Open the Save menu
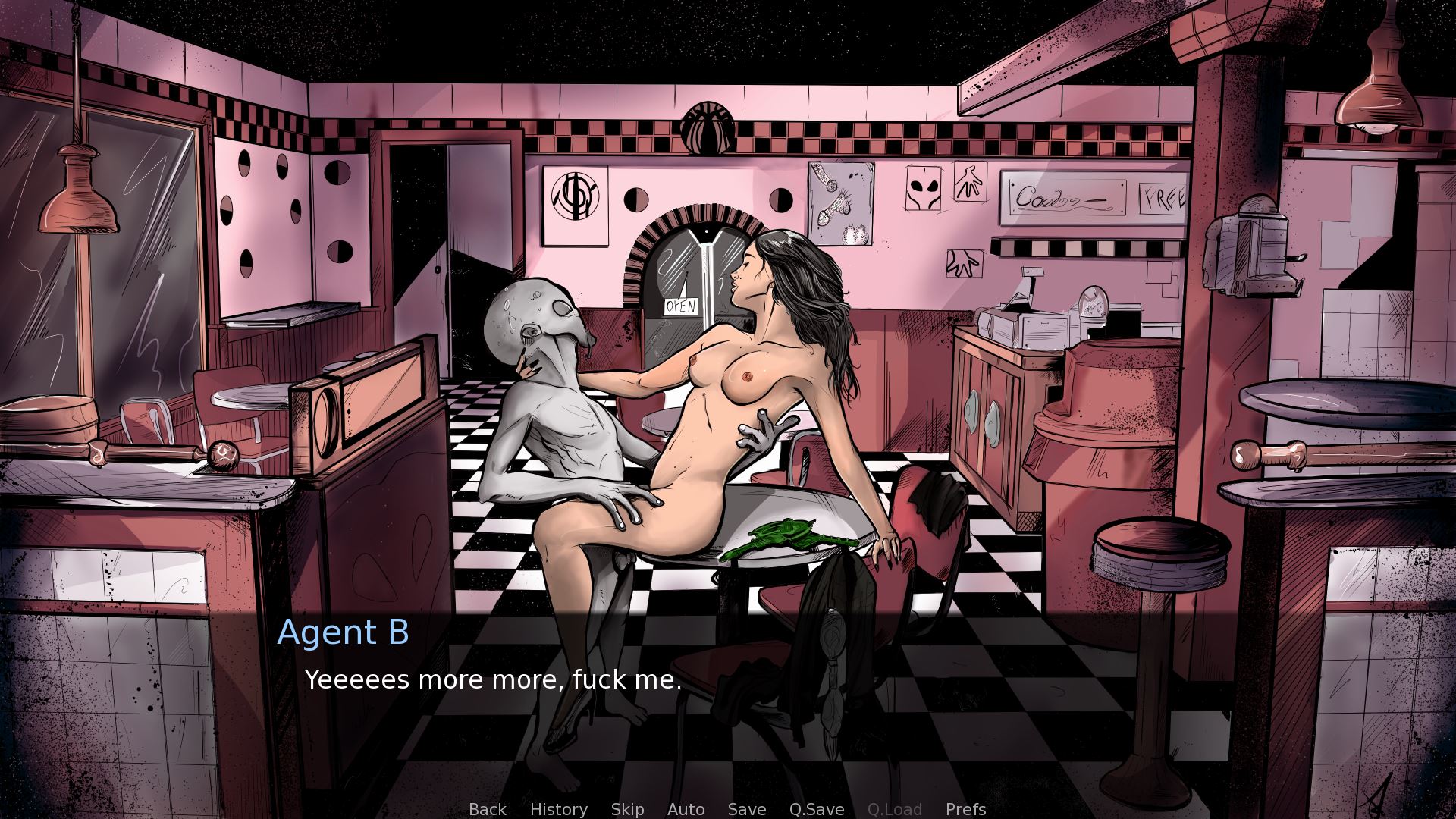 coord(746,809)
